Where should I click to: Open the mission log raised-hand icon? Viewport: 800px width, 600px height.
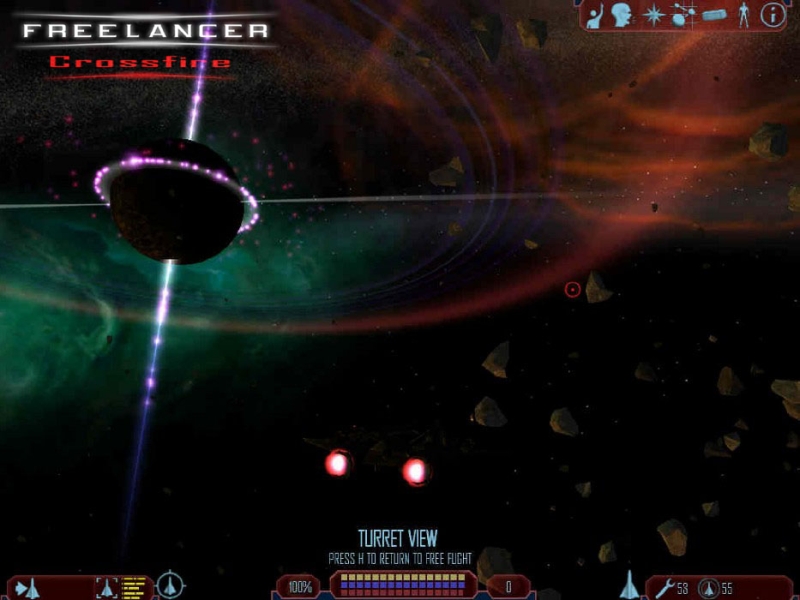594,15
